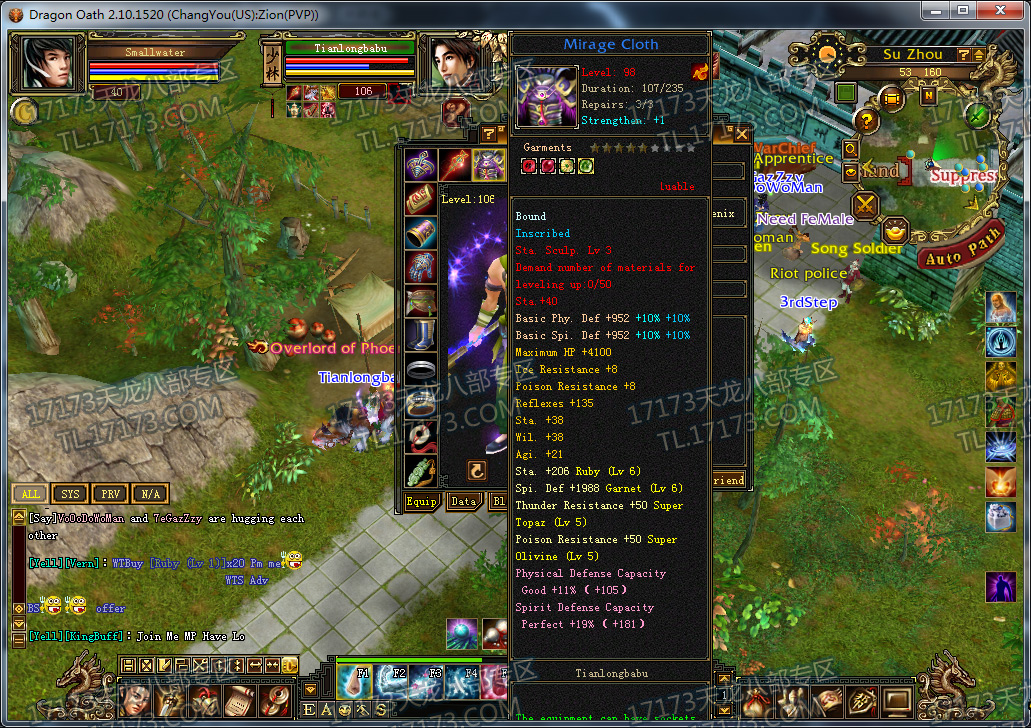Rotate the character model preview
This screenshot has height=728, width=1031.
coord(477,470)
